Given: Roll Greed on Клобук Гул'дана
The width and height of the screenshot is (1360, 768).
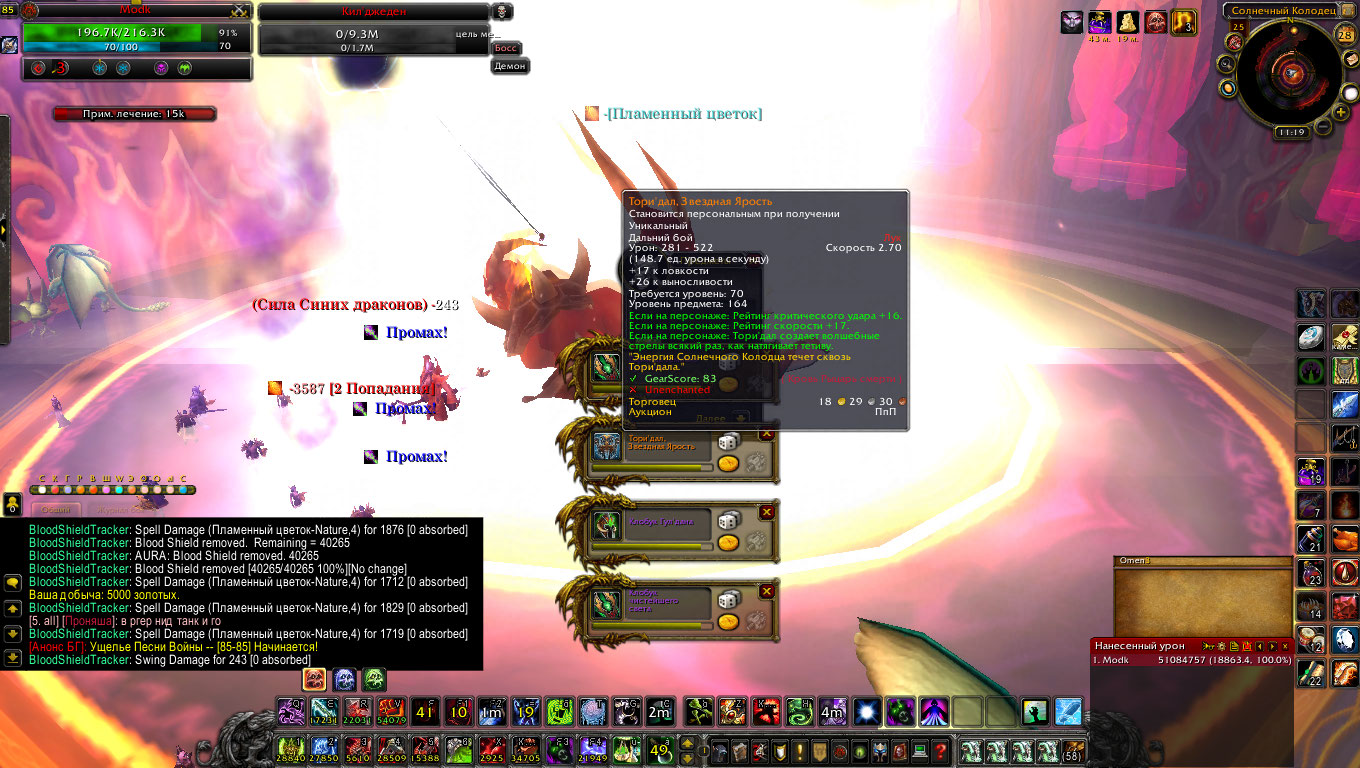Looking at the screenshot, I should click(728, 542).
